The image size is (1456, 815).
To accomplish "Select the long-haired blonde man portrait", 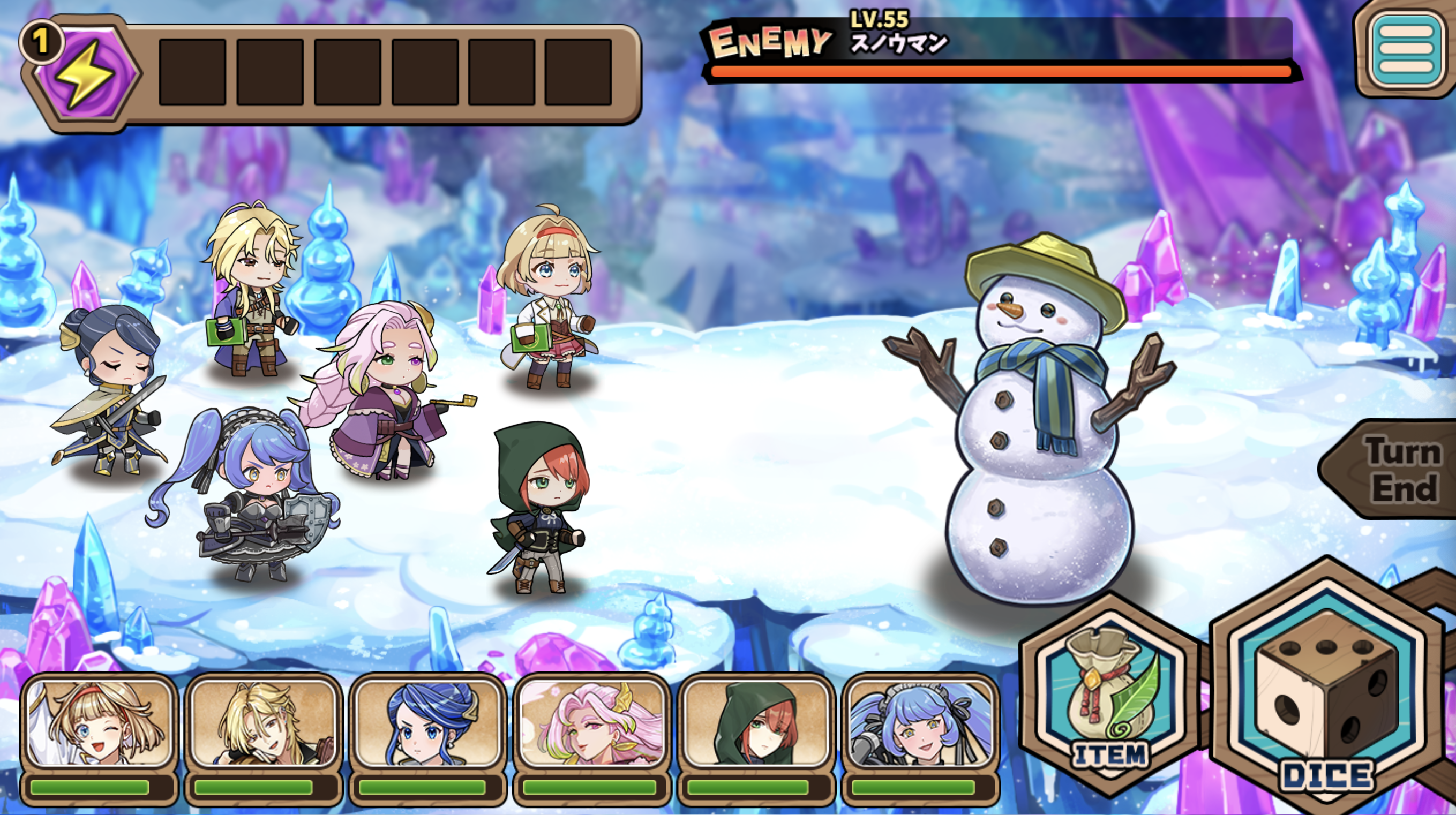I will [x=264, y=725].
